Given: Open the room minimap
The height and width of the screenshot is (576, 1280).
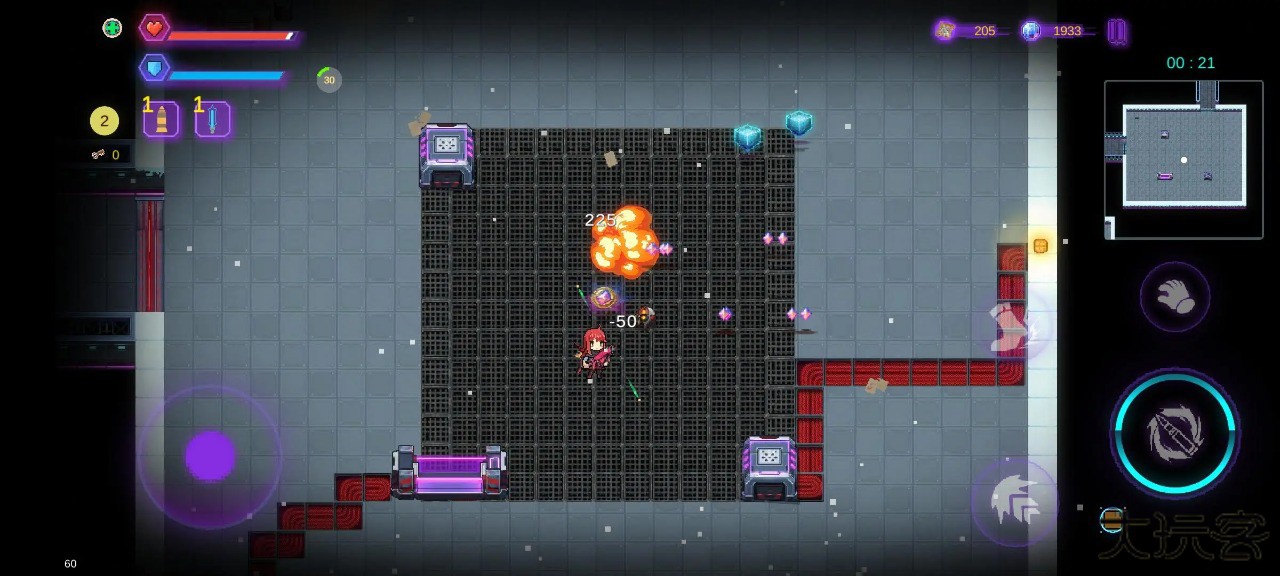Looking at the screenshot, I should (x=1184, y=158).
